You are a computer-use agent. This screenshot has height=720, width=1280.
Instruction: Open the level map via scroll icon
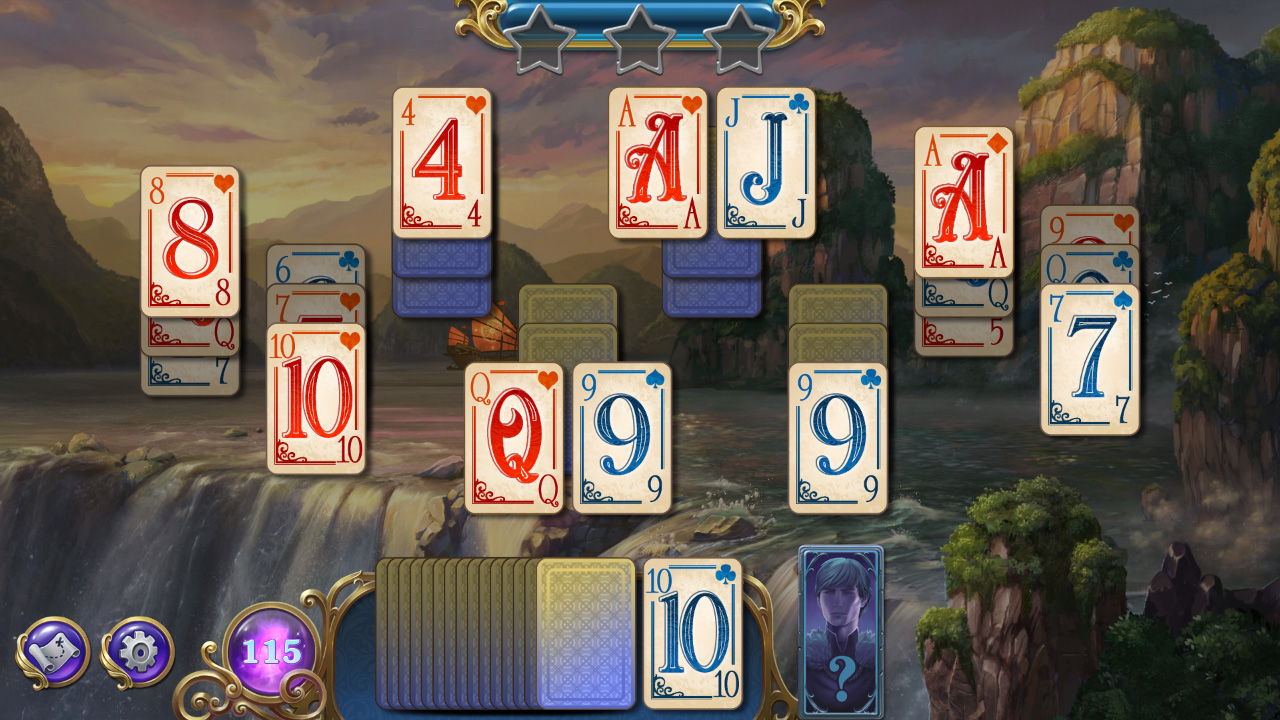(x=55, y=651)
